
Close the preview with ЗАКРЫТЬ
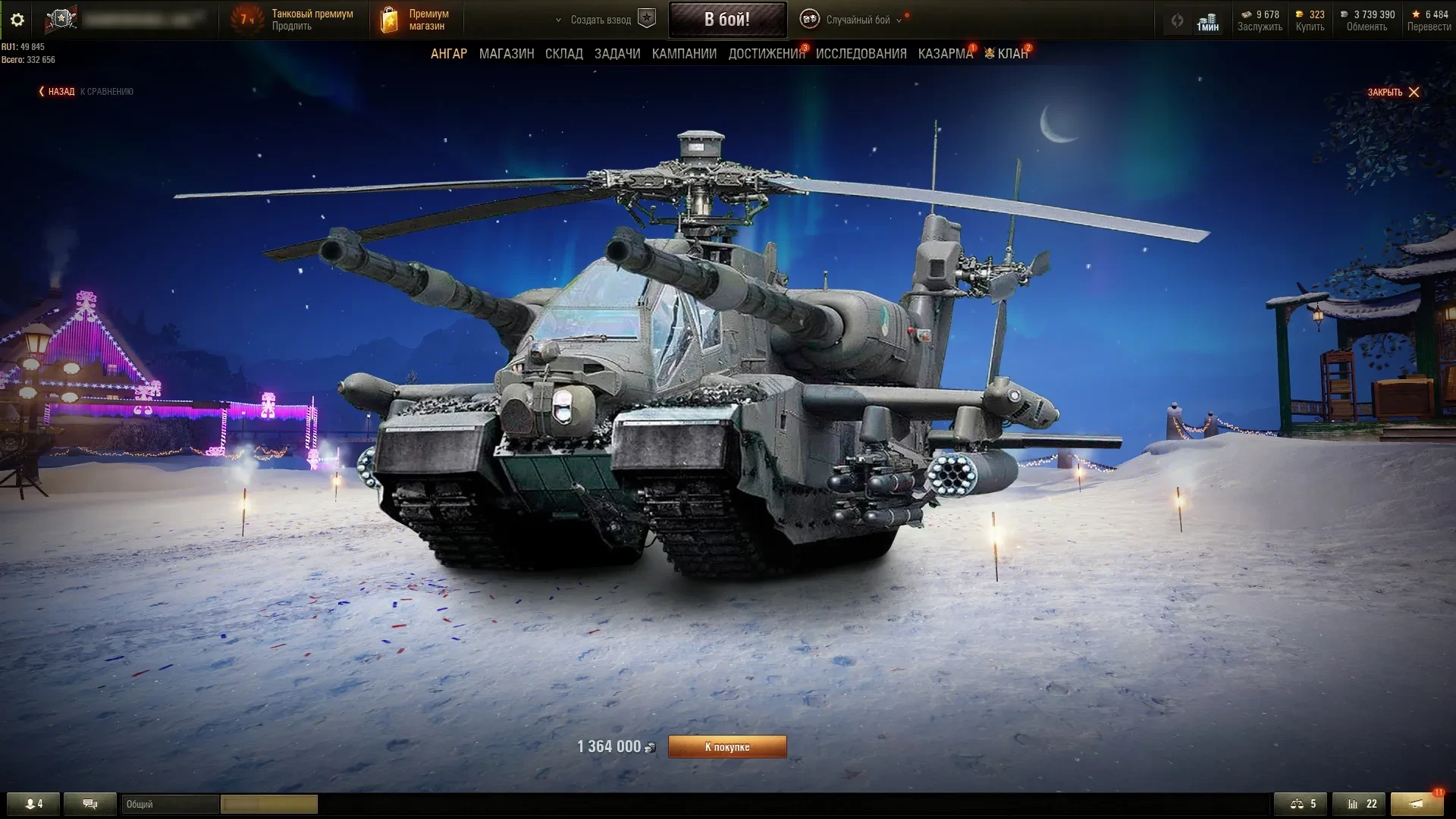[x=1393, y=93]
